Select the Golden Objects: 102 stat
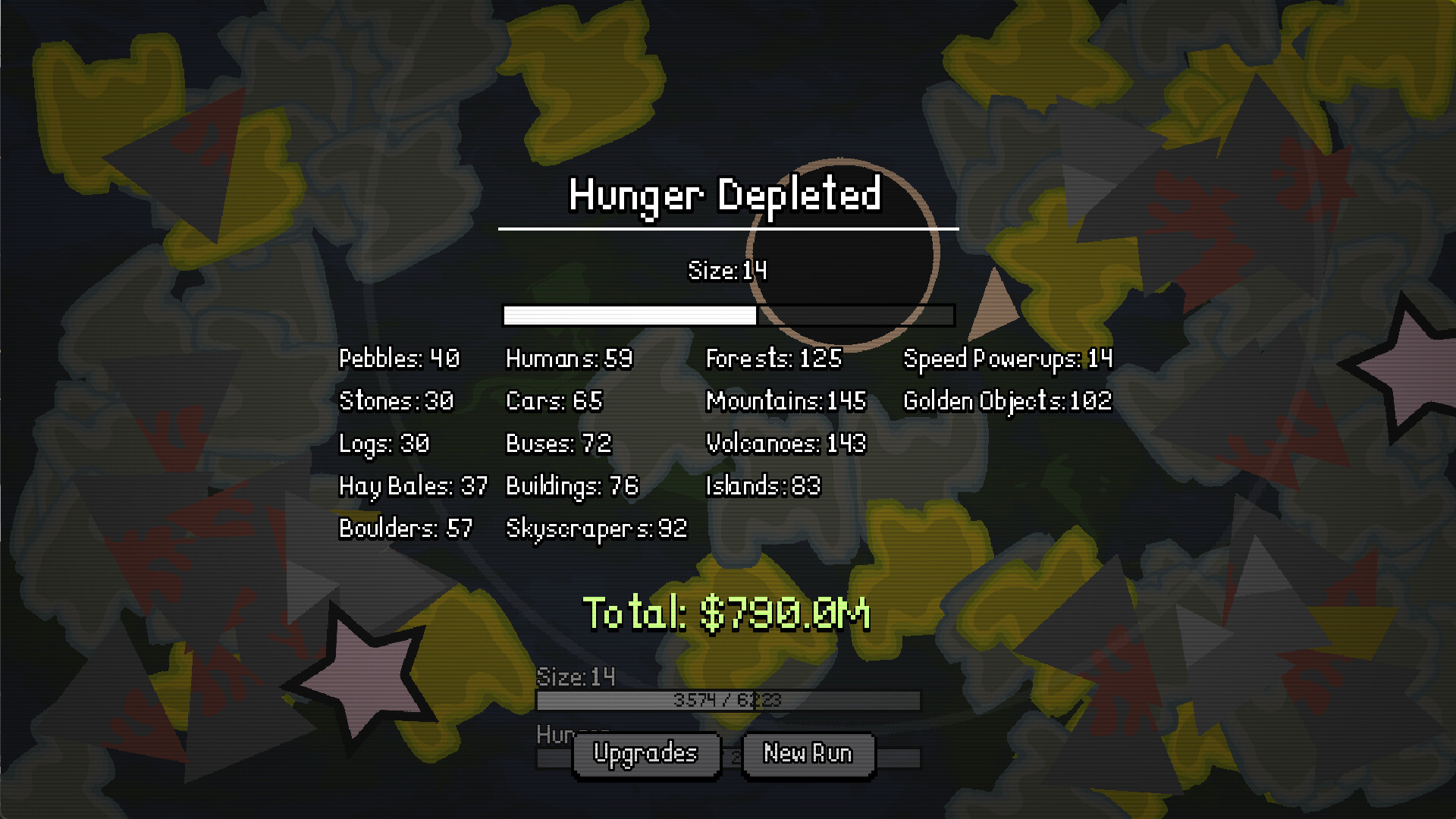The image size is (1456, 819). [1007, 400]
